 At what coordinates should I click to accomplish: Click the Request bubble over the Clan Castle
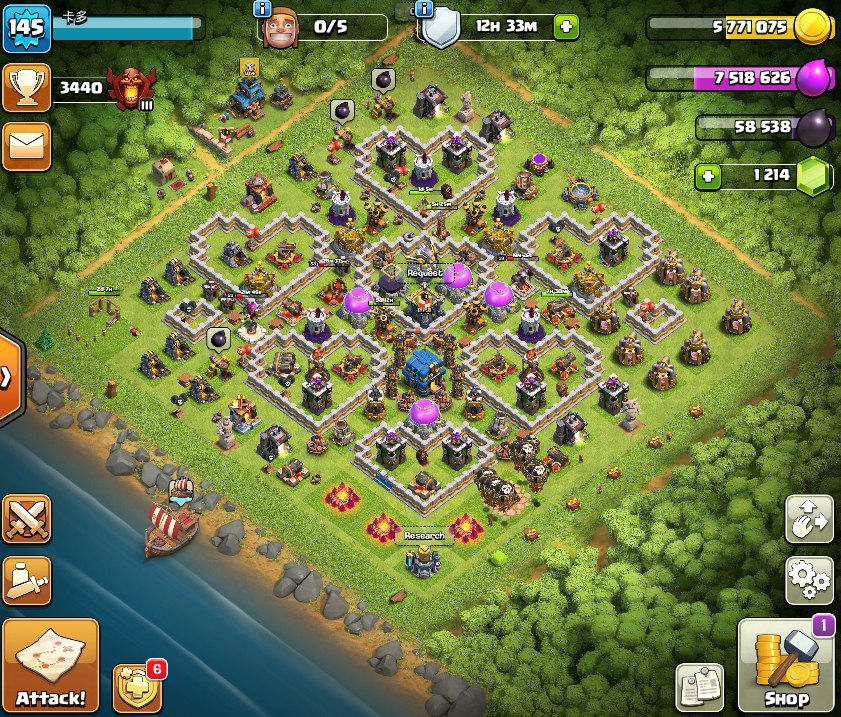[x=424, y=272]
